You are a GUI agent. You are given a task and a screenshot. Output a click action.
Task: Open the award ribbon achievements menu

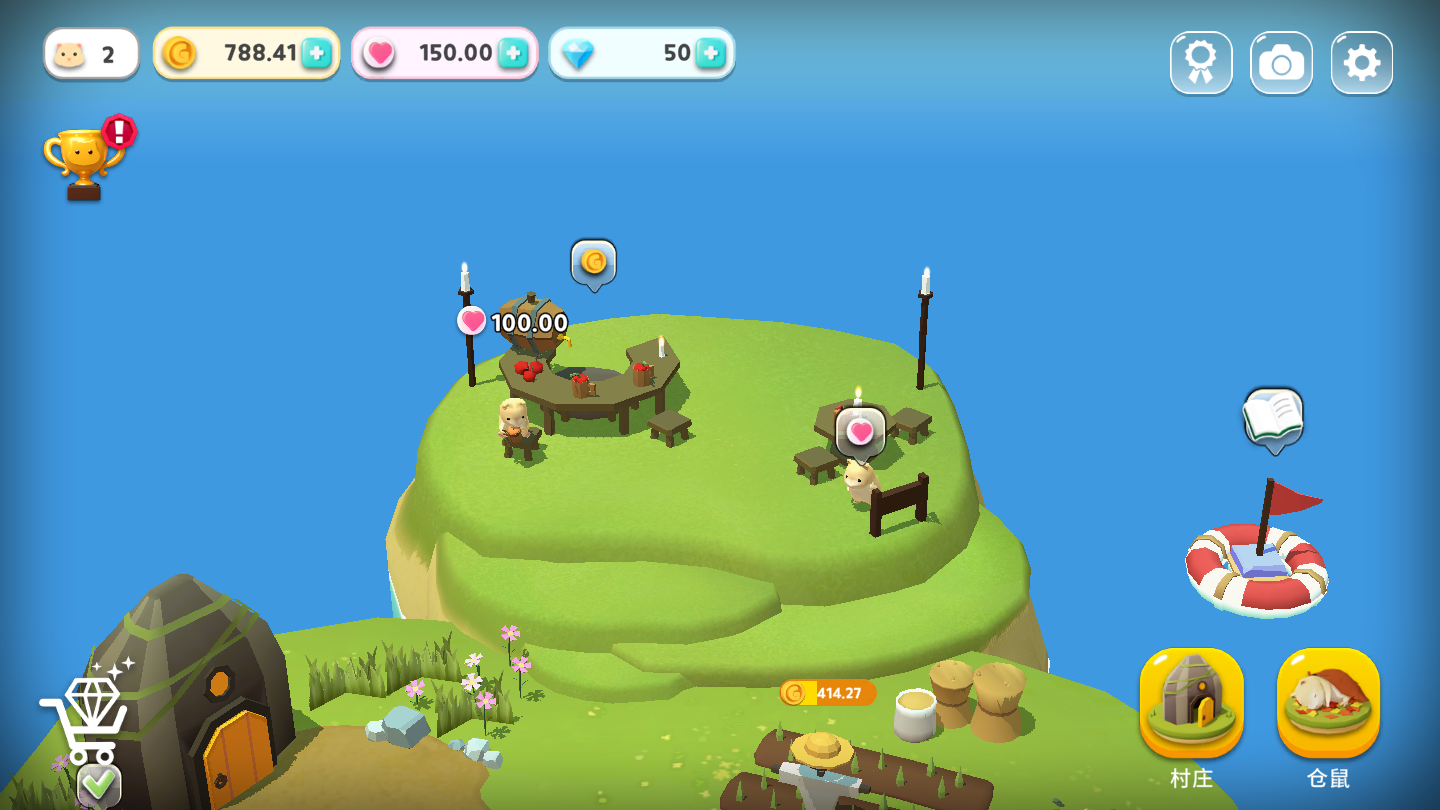(x=1201, y=63)
